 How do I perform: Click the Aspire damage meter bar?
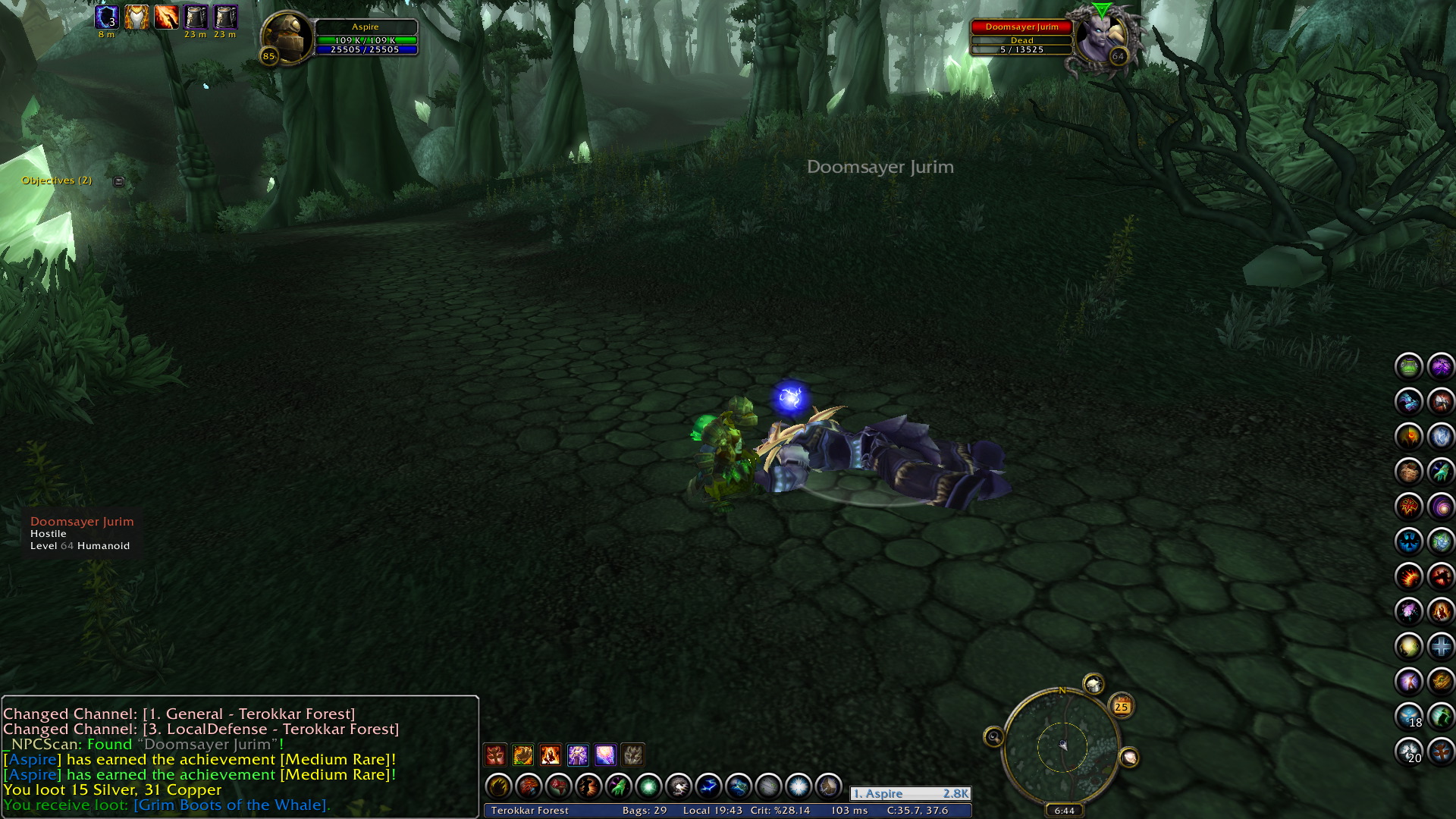point(910,793)
